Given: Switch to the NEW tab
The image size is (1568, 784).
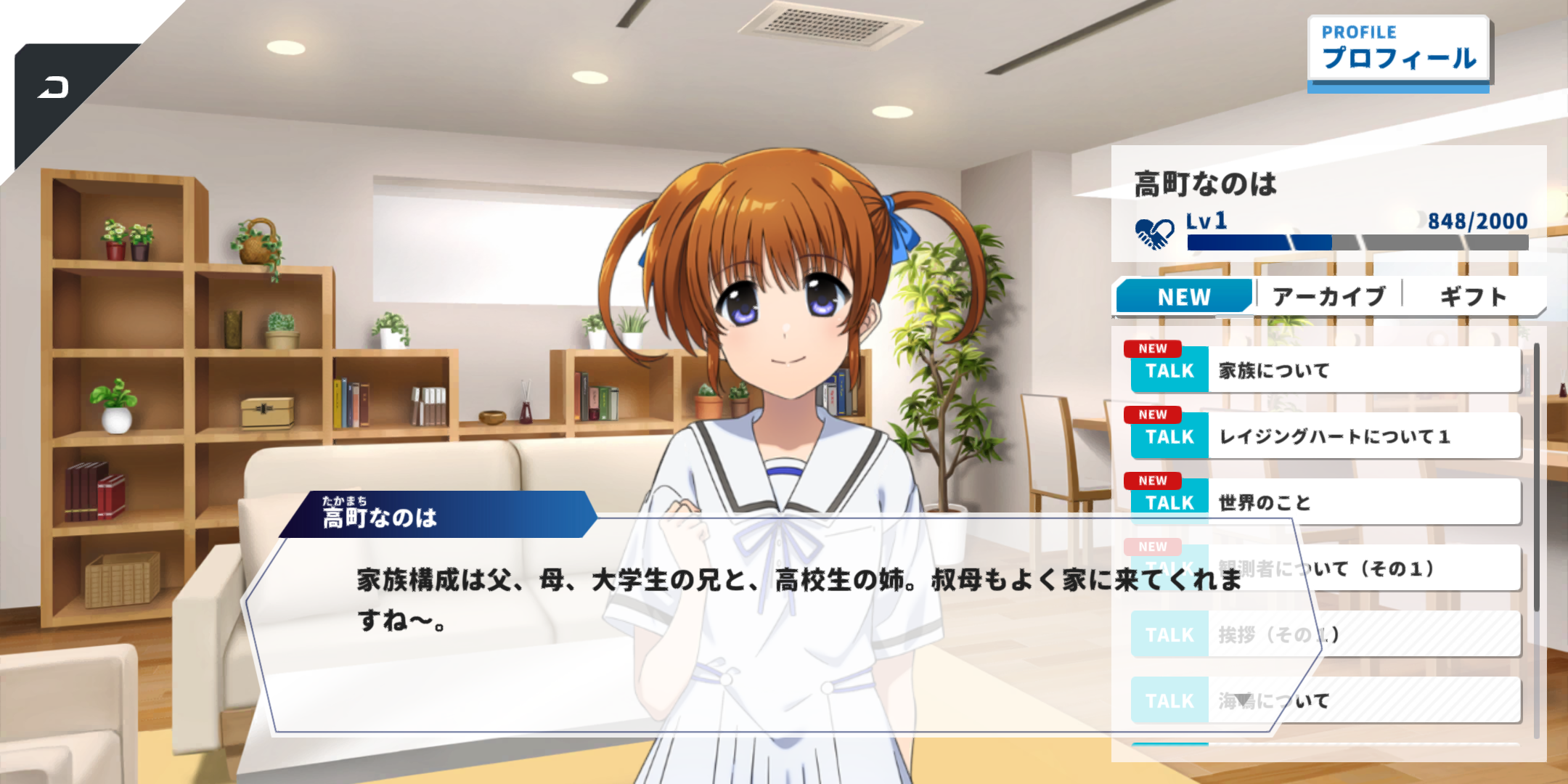Looking at the screenshot, I should (x=1184, y=297).
